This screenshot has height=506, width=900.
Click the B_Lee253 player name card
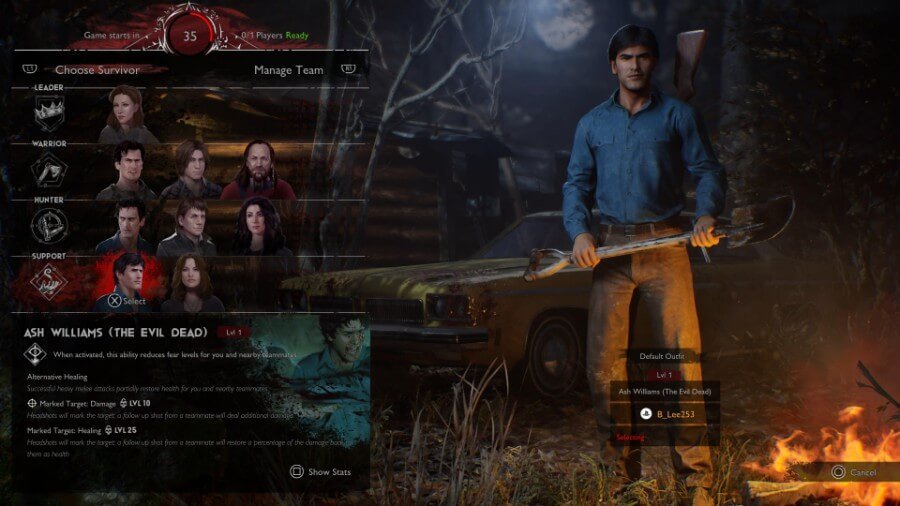coord(665,414)
